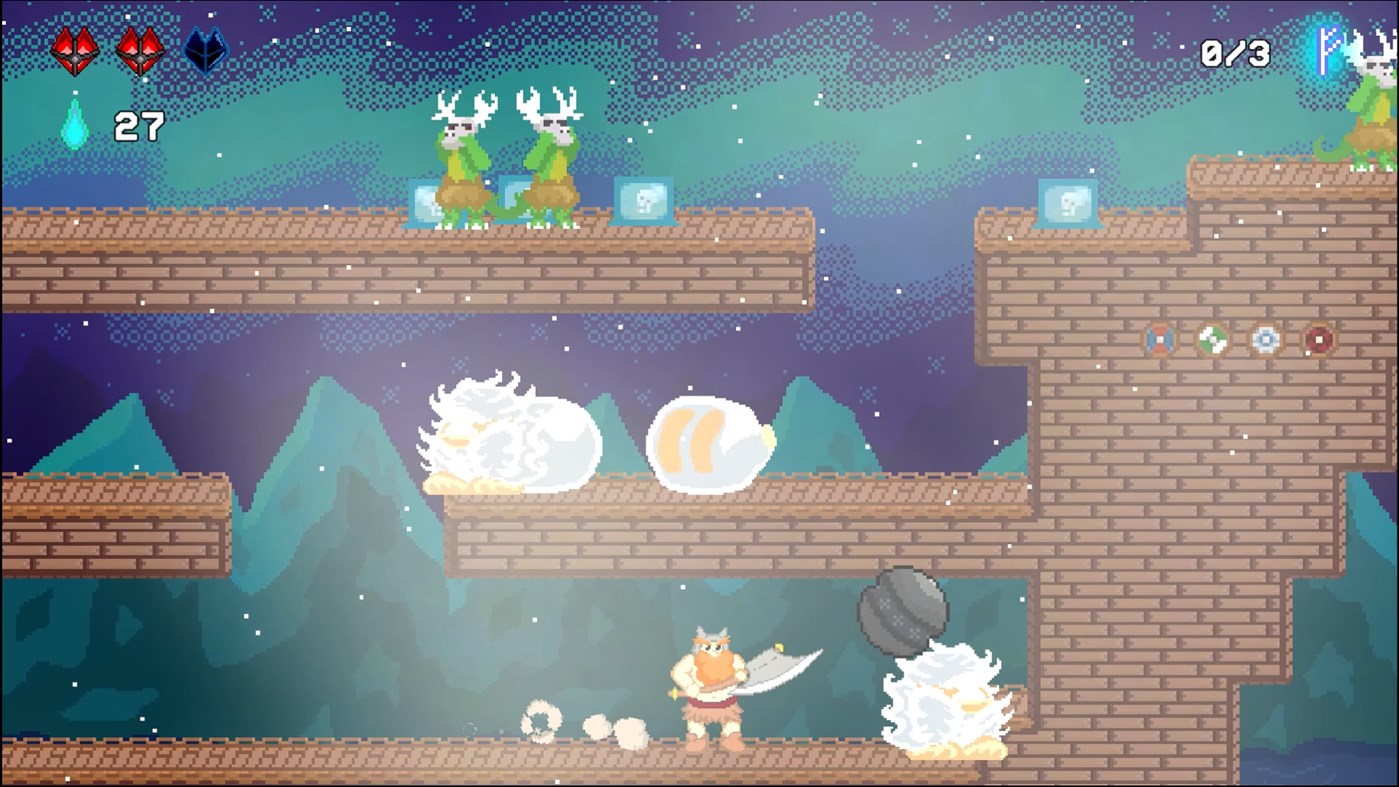
Task: Select the white snowflake medallion on the wall
Action: 1265,340
